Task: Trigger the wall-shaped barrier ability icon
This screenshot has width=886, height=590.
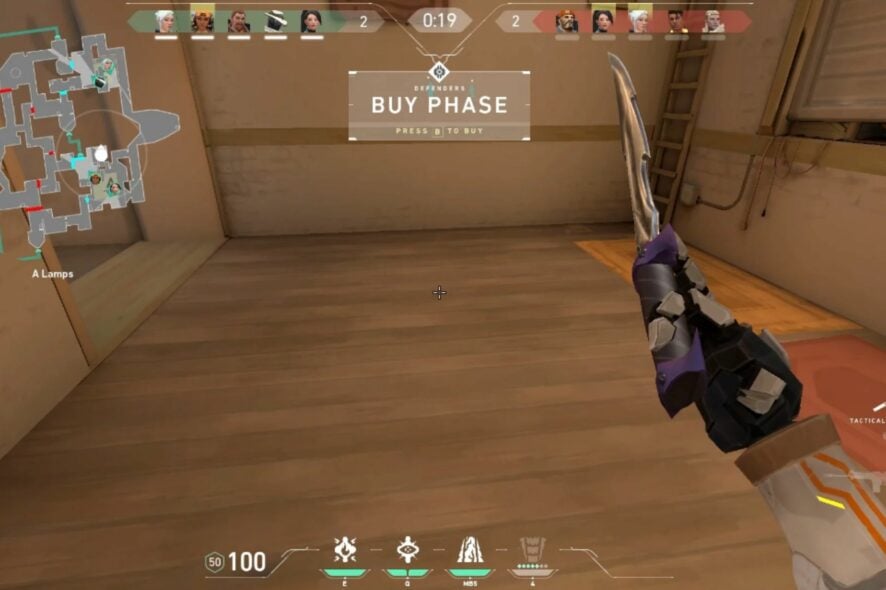Action: click(469, 550)
